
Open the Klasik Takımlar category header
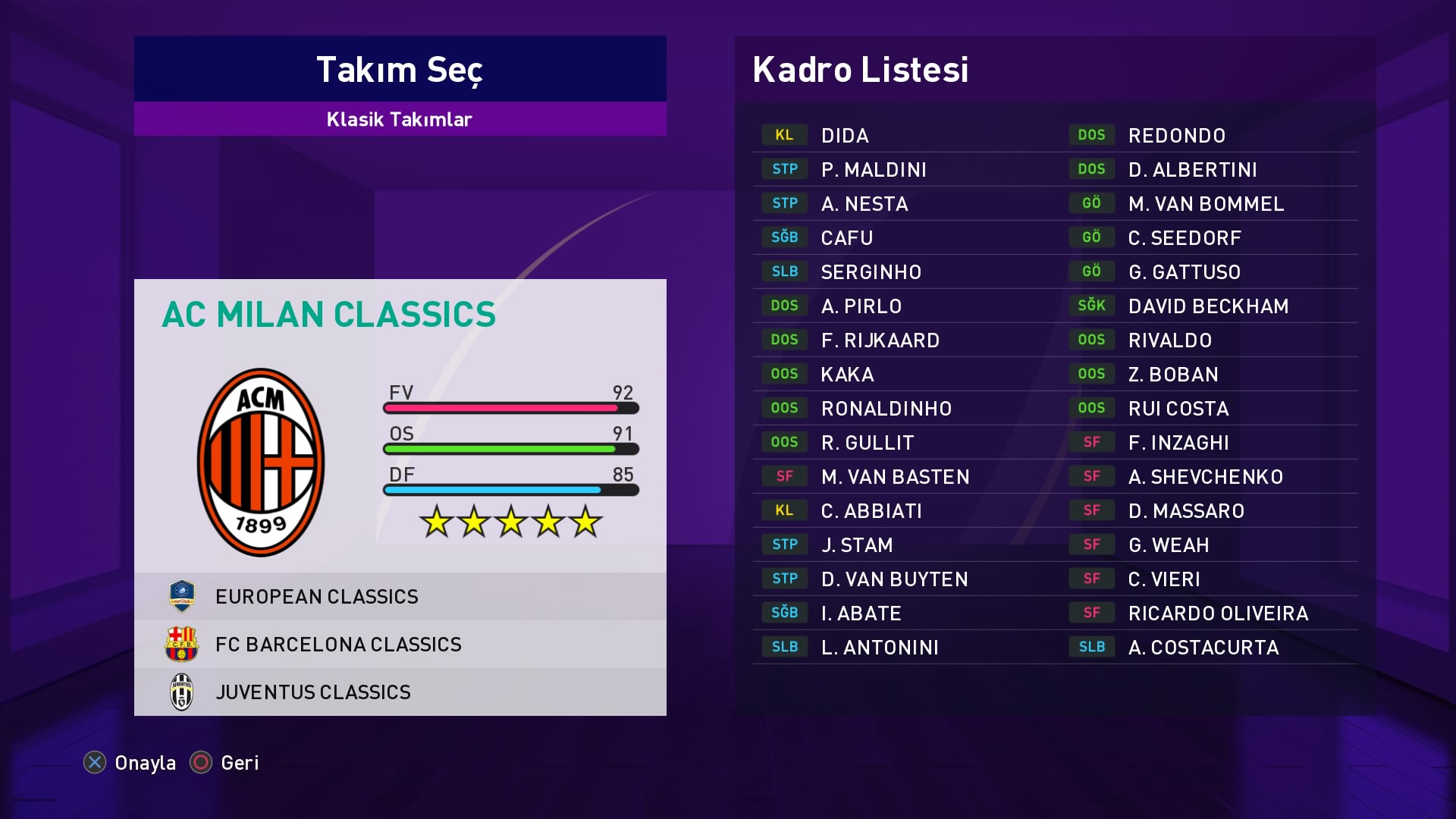(400, 119)
